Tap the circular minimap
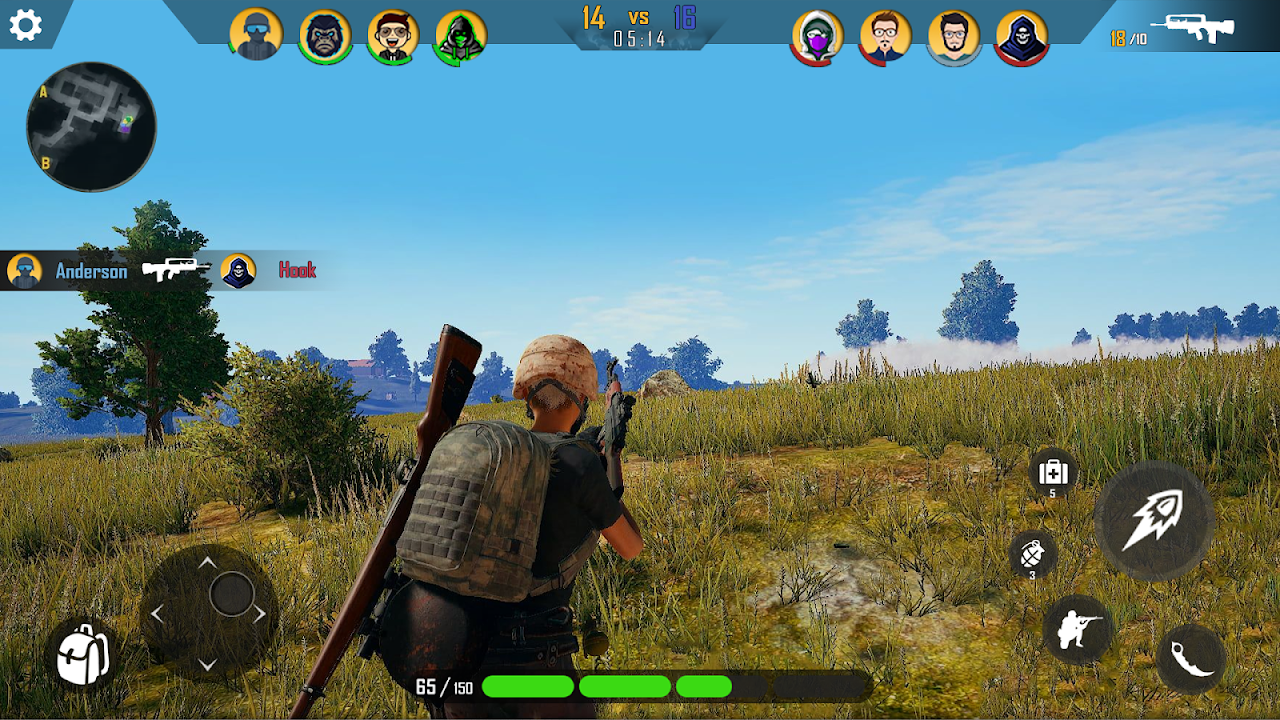Screen dimensions: 1280x720 [91, 127]
